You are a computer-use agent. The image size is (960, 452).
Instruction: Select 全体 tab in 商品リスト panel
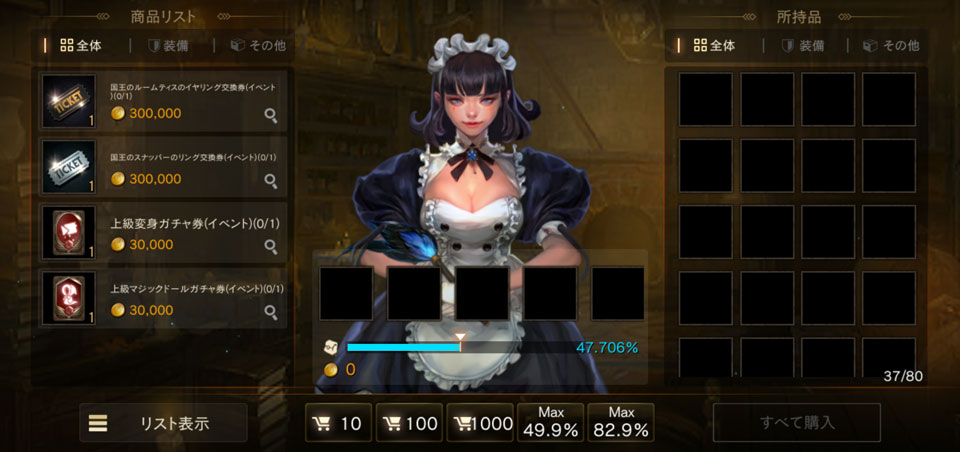click(x=81, y=45)
